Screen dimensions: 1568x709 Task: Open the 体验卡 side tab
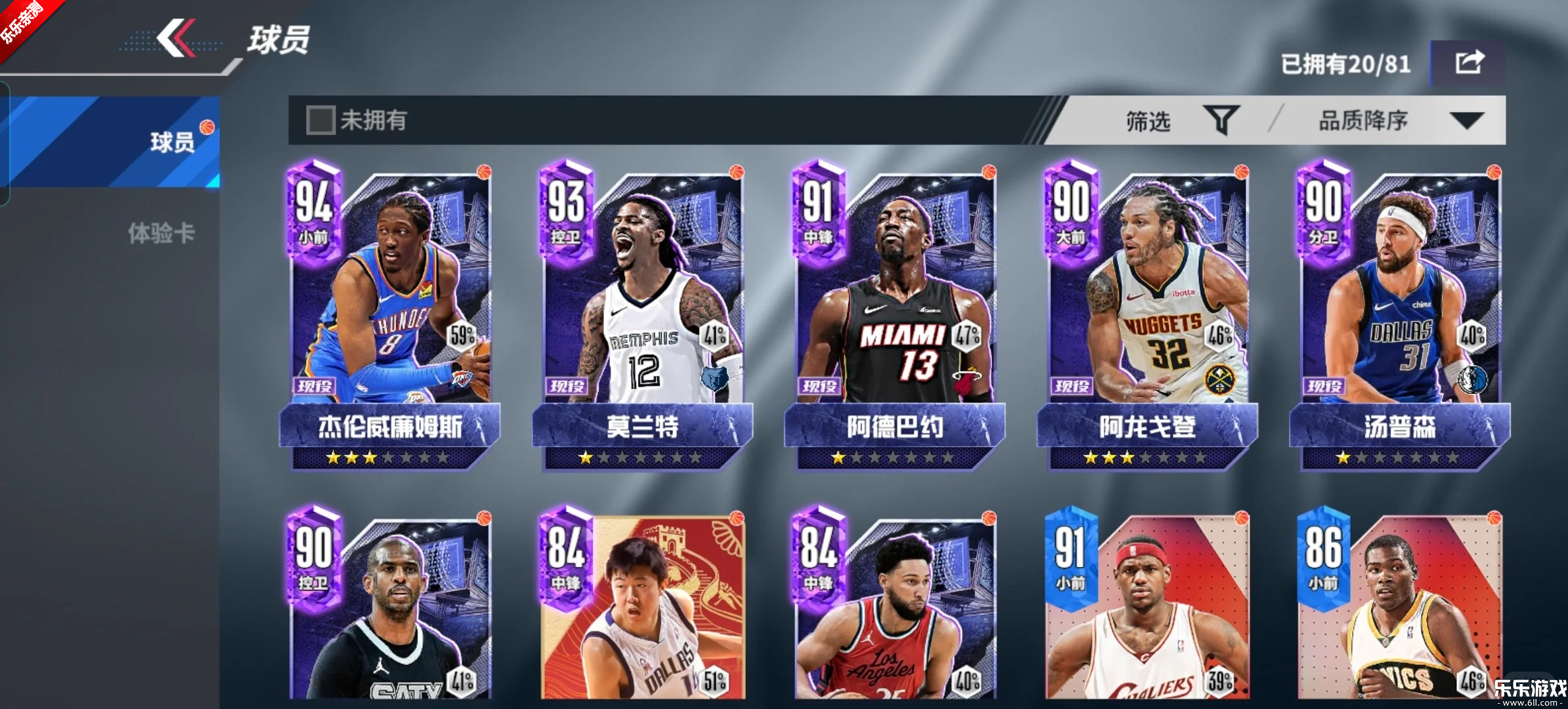click(x=161, y=233)
